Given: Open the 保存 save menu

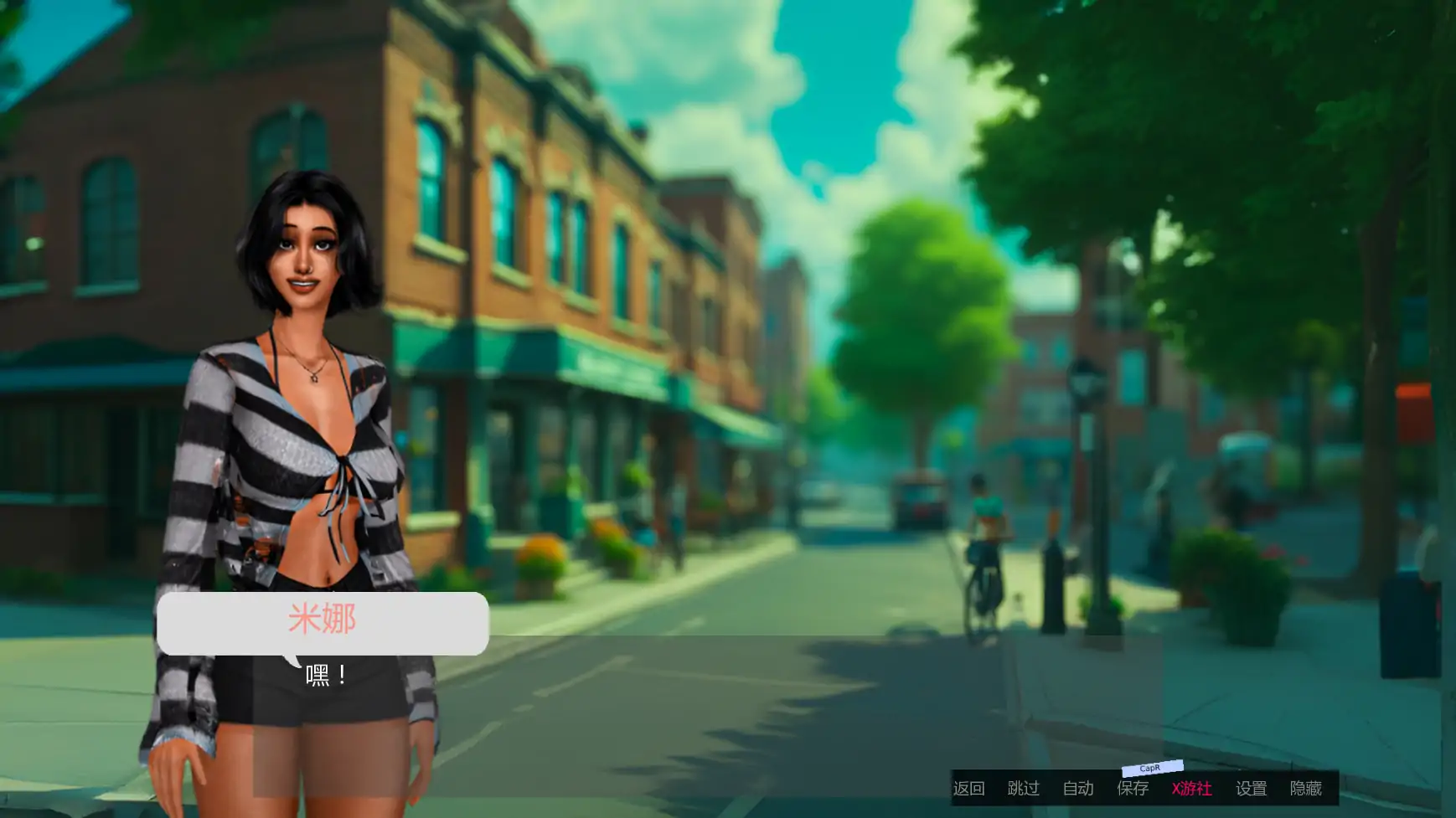Looking at the screenshot, I should pyautogui.click(x=1133, y=789).
